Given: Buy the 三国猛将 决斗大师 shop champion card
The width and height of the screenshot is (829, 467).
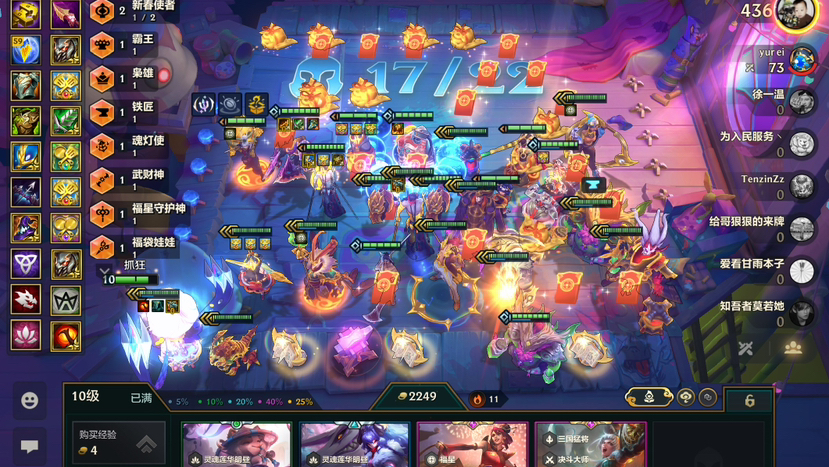Looking at the screenshot, I should 590,445.
